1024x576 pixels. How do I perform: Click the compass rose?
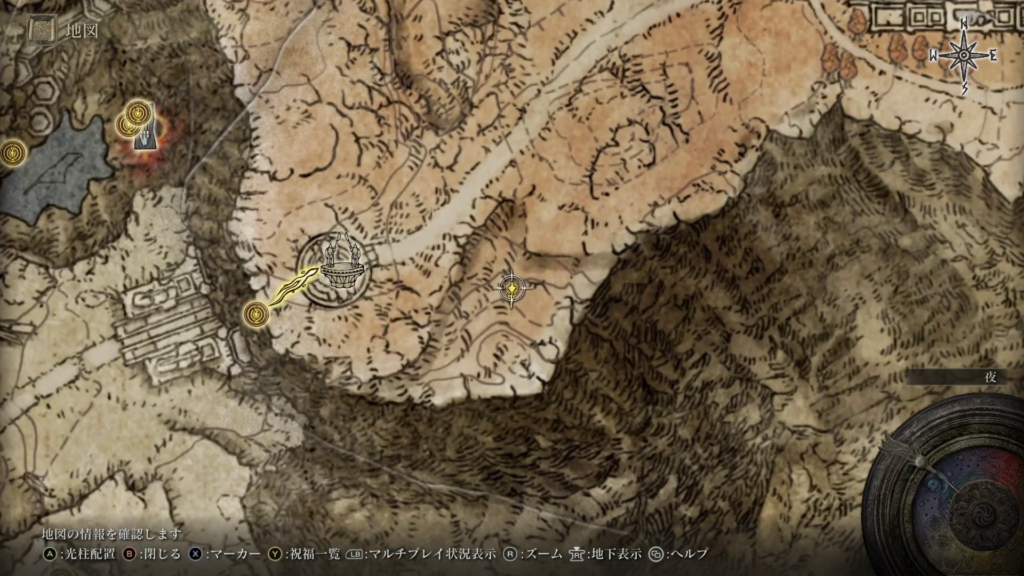click(964, 55)
